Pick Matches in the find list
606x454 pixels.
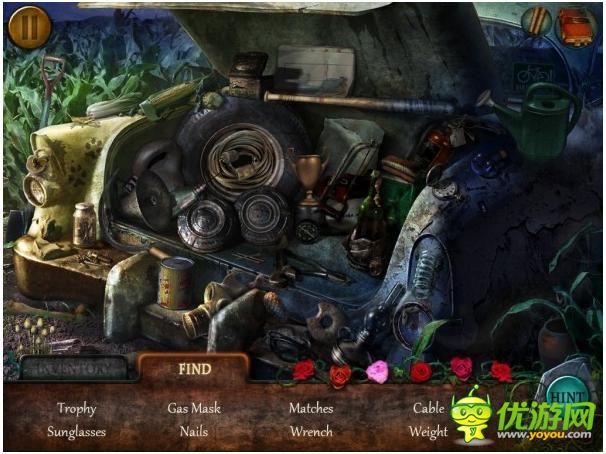(x=311, y=408)
